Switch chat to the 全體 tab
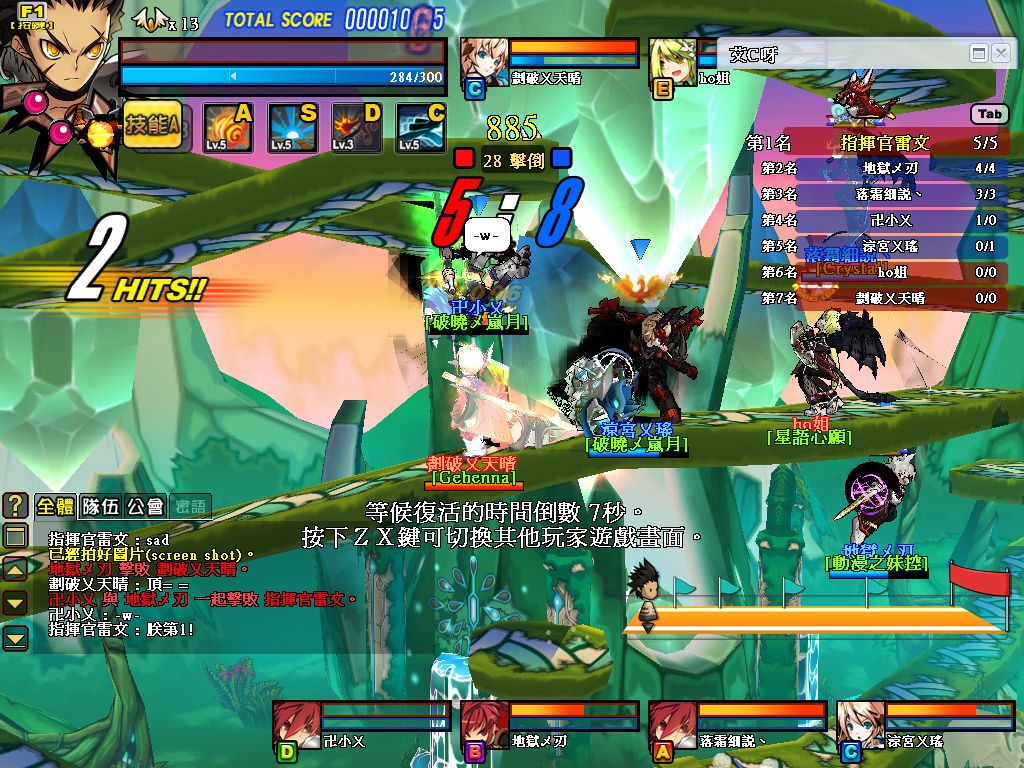This screenshot has height=768, width=1024. point(55,506)
